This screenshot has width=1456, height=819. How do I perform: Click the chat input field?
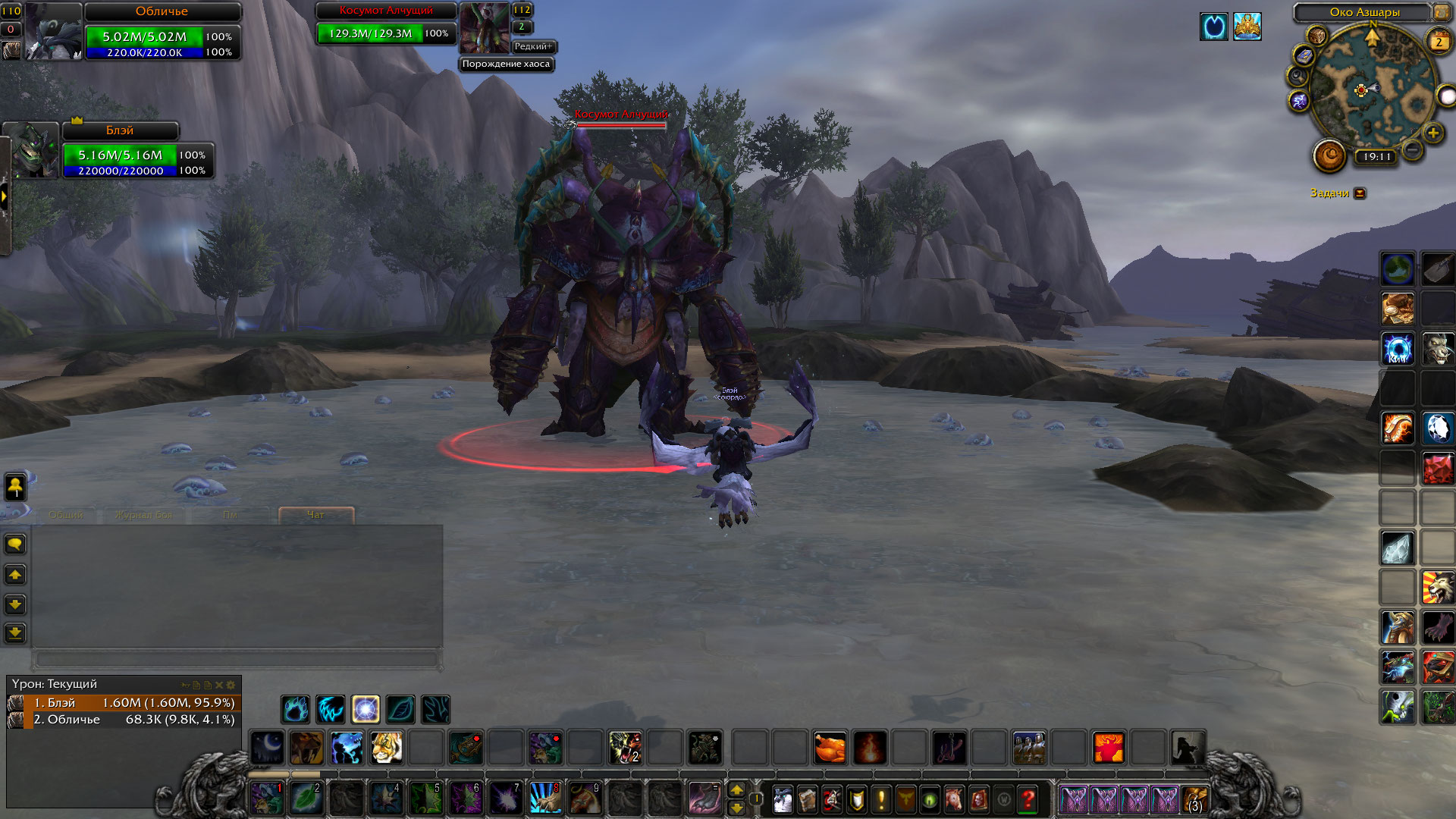click(237, 659)
